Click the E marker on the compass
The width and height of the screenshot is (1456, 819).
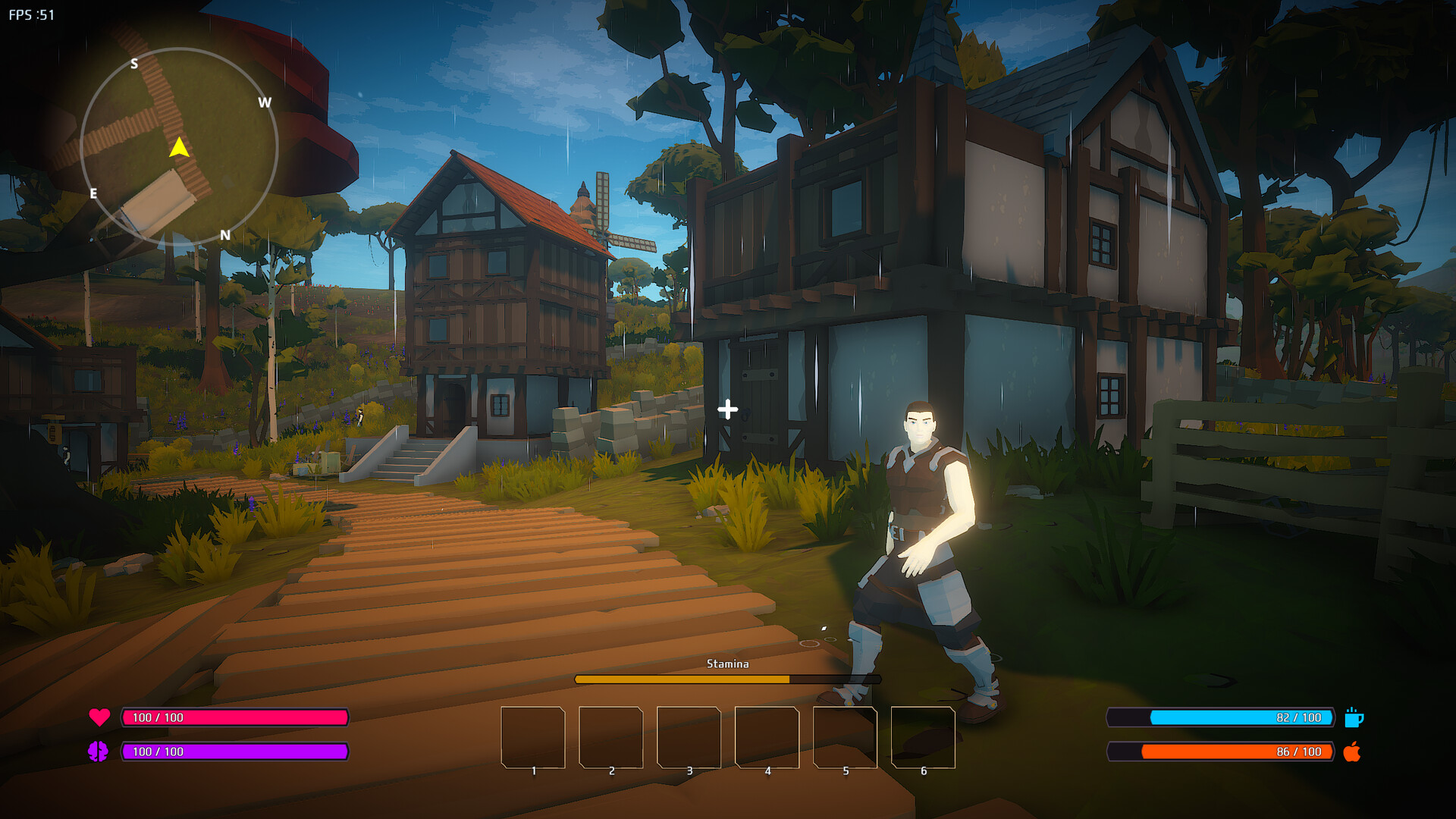[x=94, y=195]
